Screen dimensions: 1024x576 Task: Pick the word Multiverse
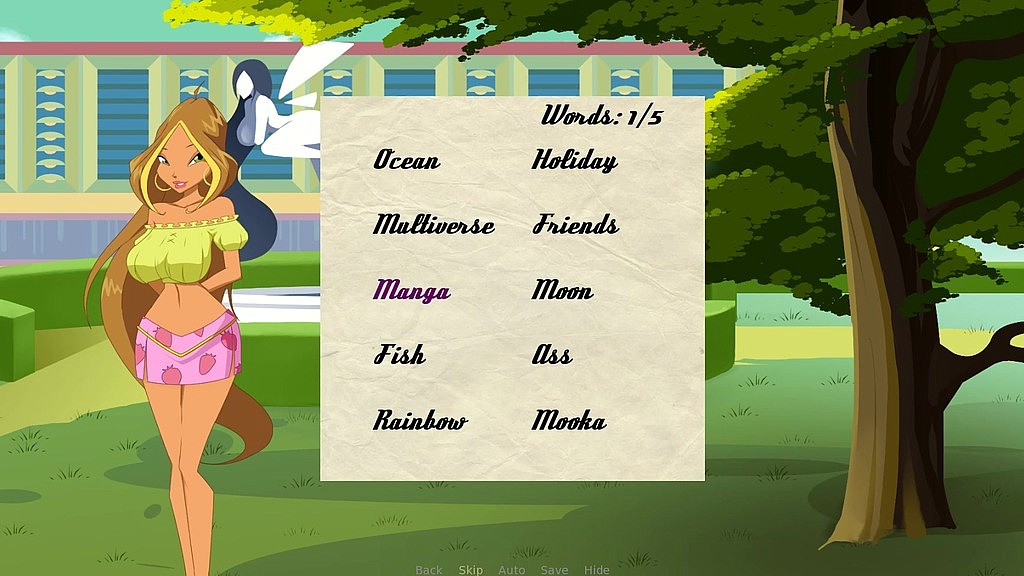[x=434, y=225]
